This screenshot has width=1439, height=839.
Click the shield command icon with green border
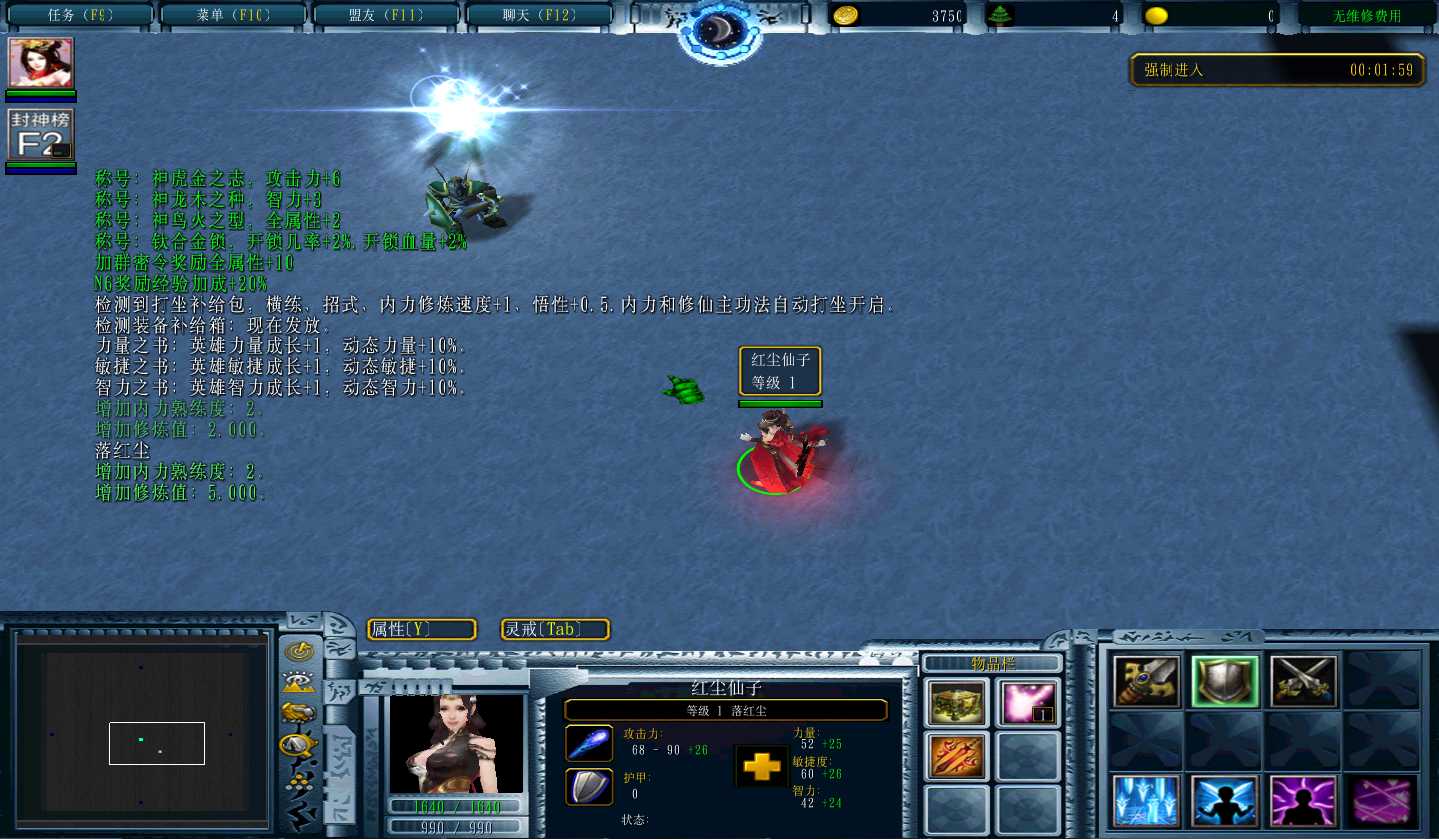[x=1225, y=681]
